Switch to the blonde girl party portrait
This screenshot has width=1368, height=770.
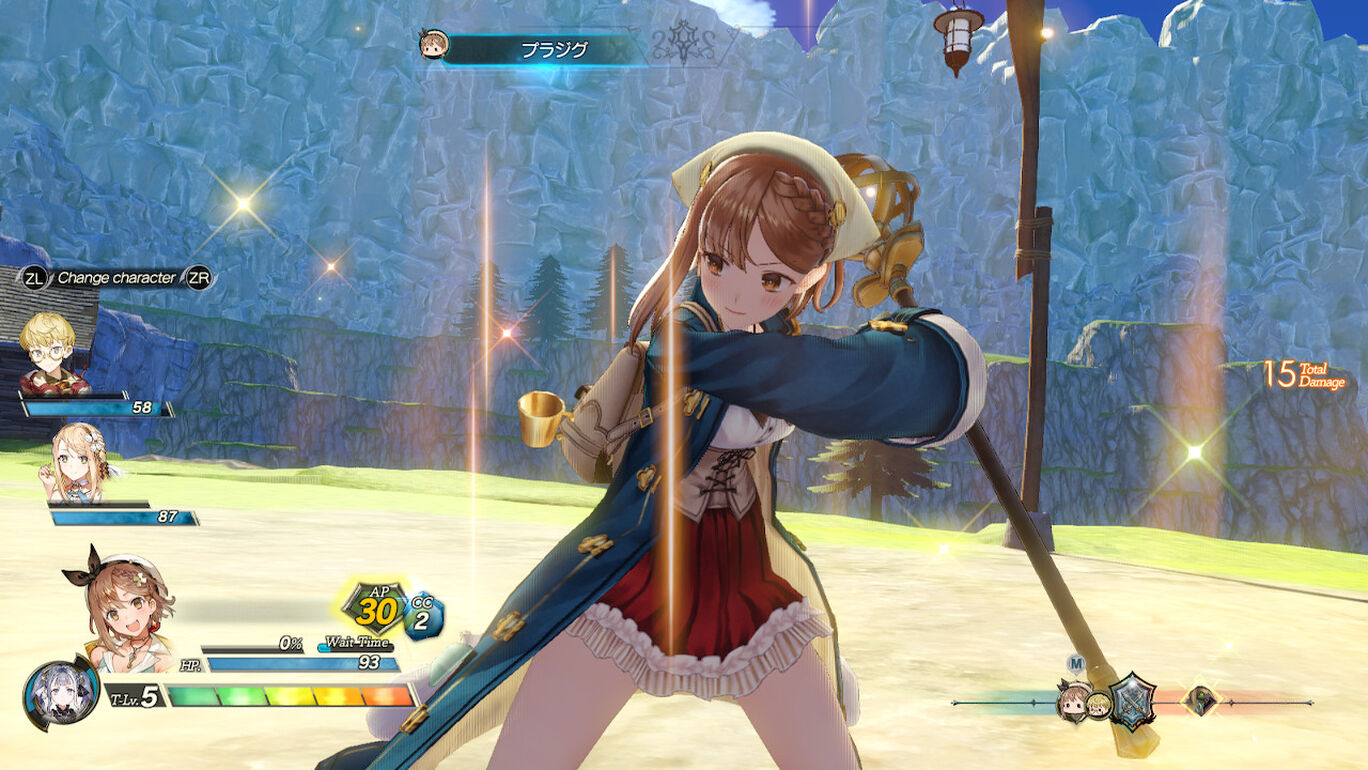point(78,462)
